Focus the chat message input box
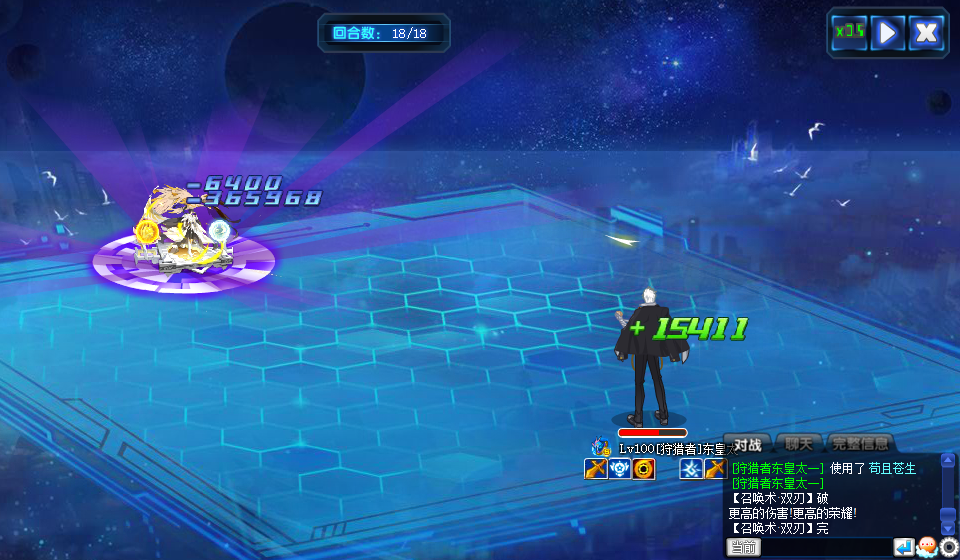Image resolution: width=960 pixels, height=560 pixels. coord(826,547)
